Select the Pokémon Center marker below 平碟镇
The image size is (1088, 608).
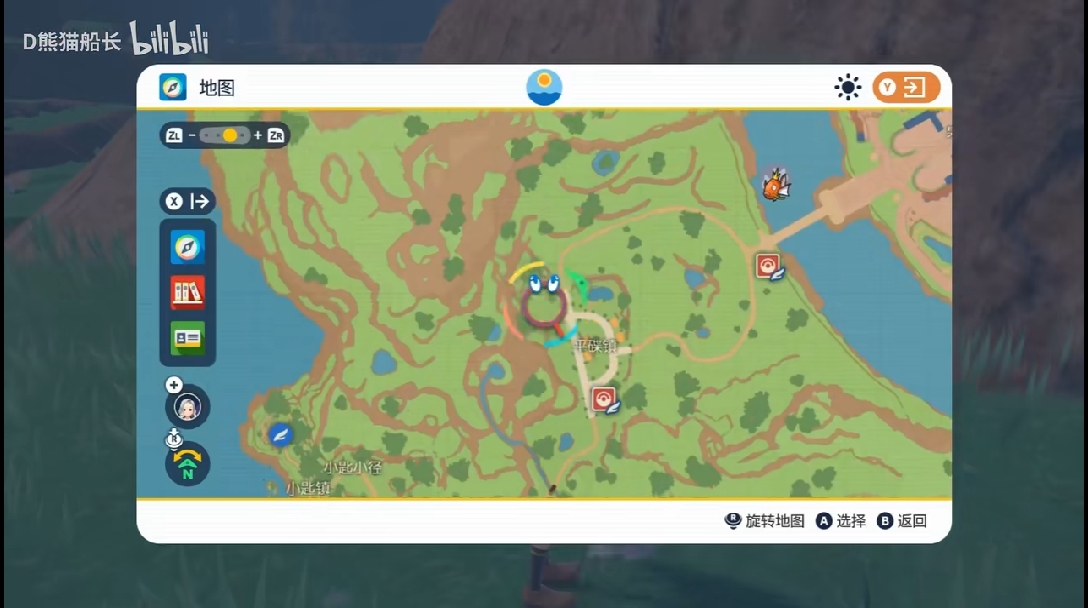click(x=604, y=400)
